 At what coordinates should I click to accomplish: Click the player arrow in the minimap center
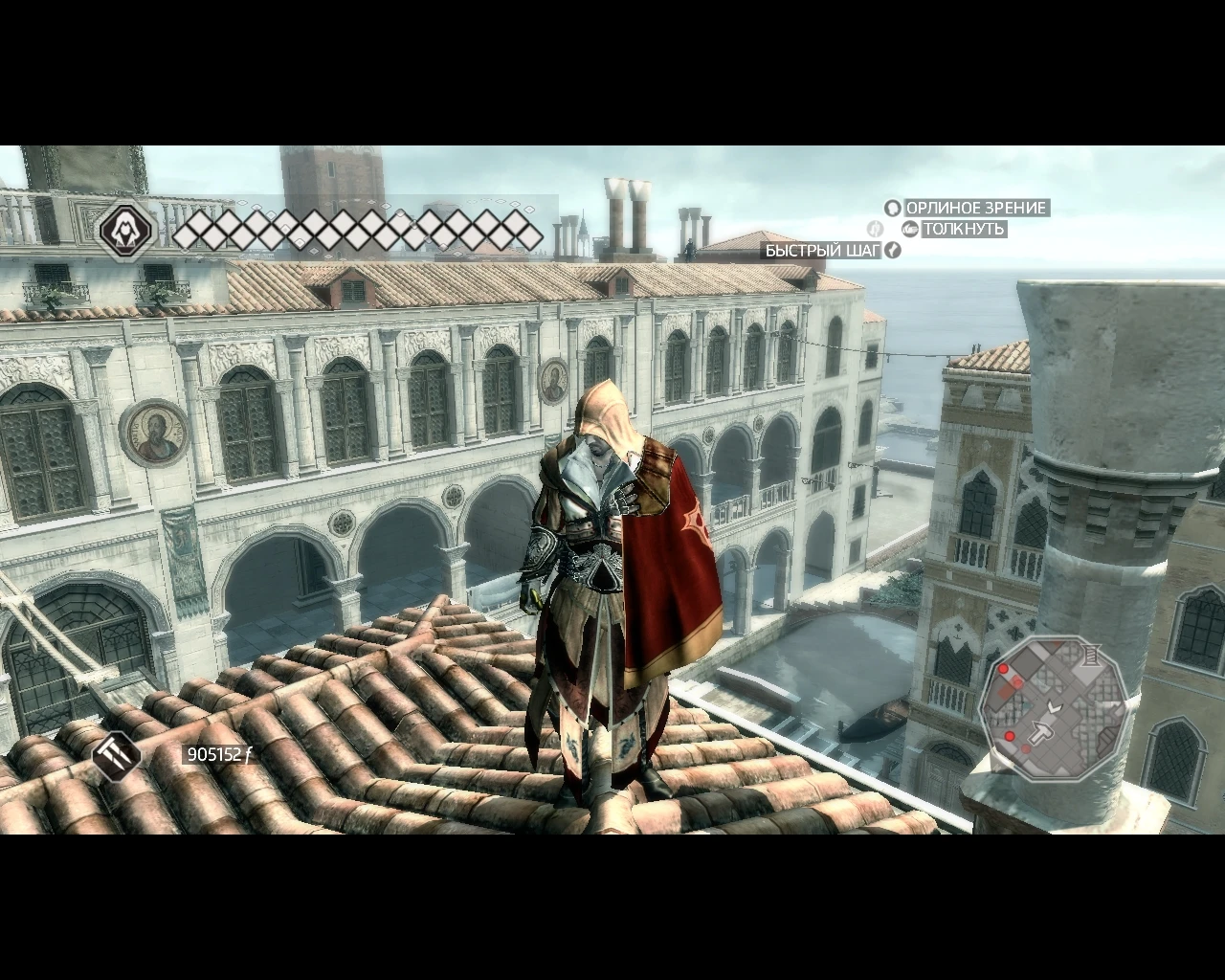pos(1055,706)
